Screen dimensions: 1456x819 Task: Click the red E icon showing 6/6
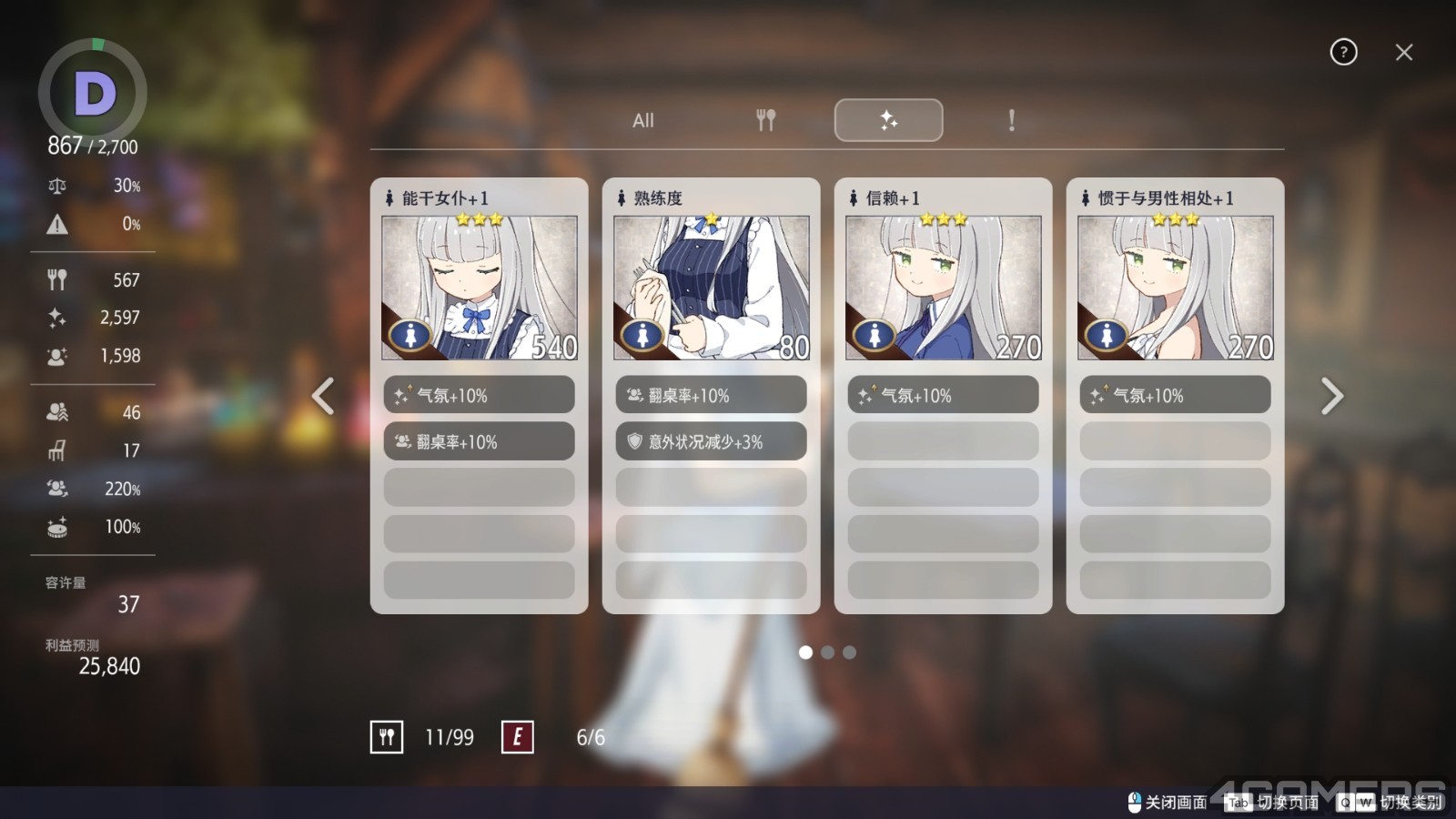pyautogui.click(x=518, y=737)
